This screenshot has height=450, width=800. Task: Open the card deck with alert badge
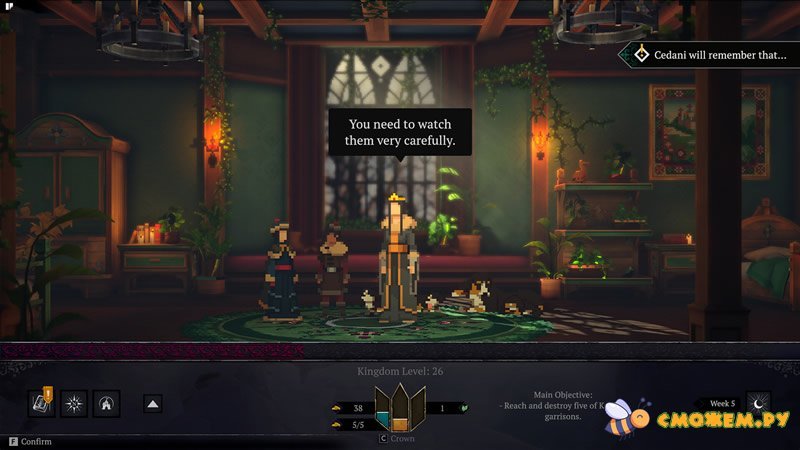click(41, 403)
